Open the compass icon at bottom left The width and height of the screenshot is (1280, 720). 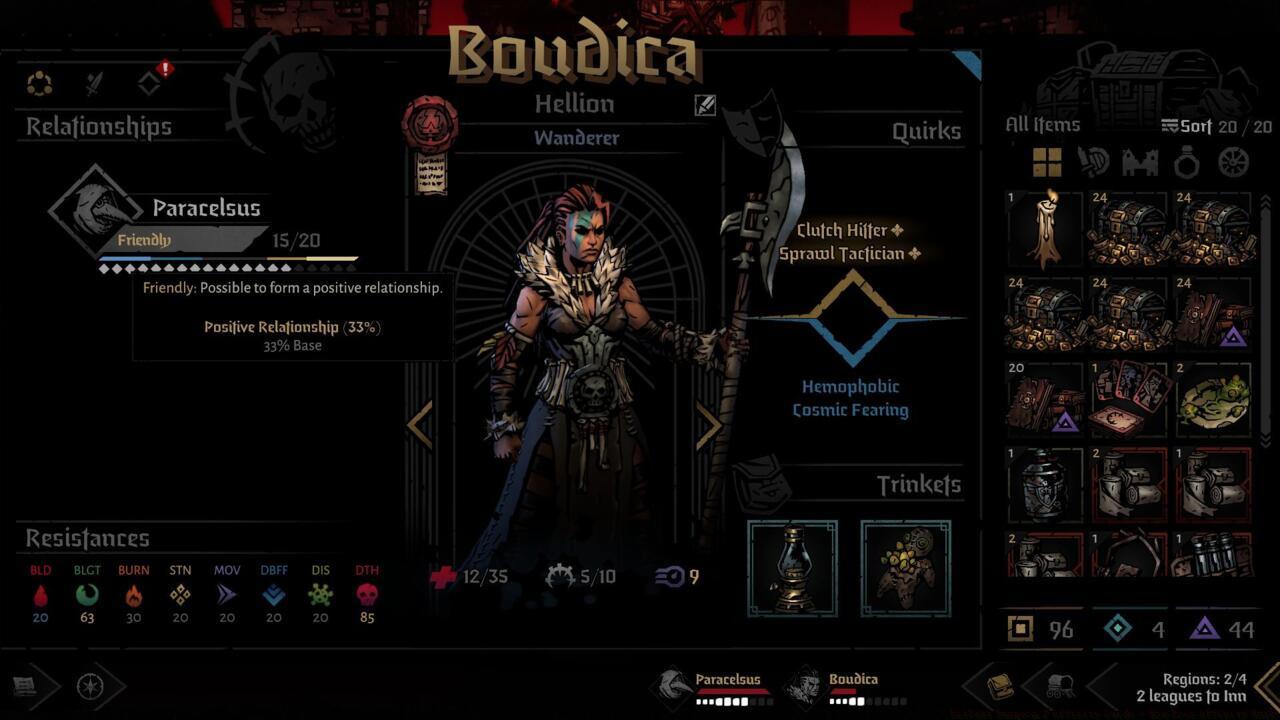(90, 685)
